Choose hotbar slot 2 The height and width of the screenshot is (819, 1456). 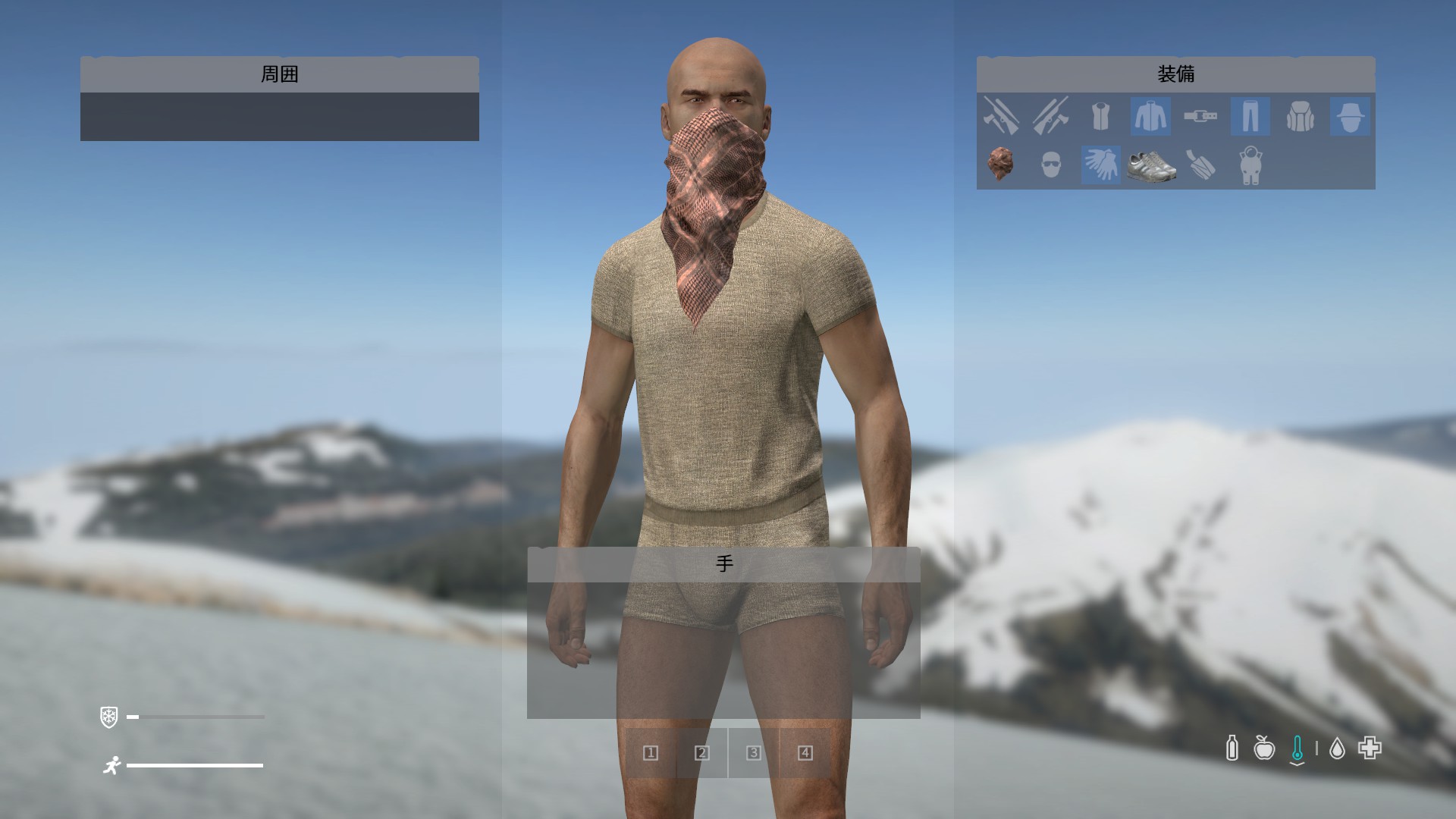pos(702,753)
